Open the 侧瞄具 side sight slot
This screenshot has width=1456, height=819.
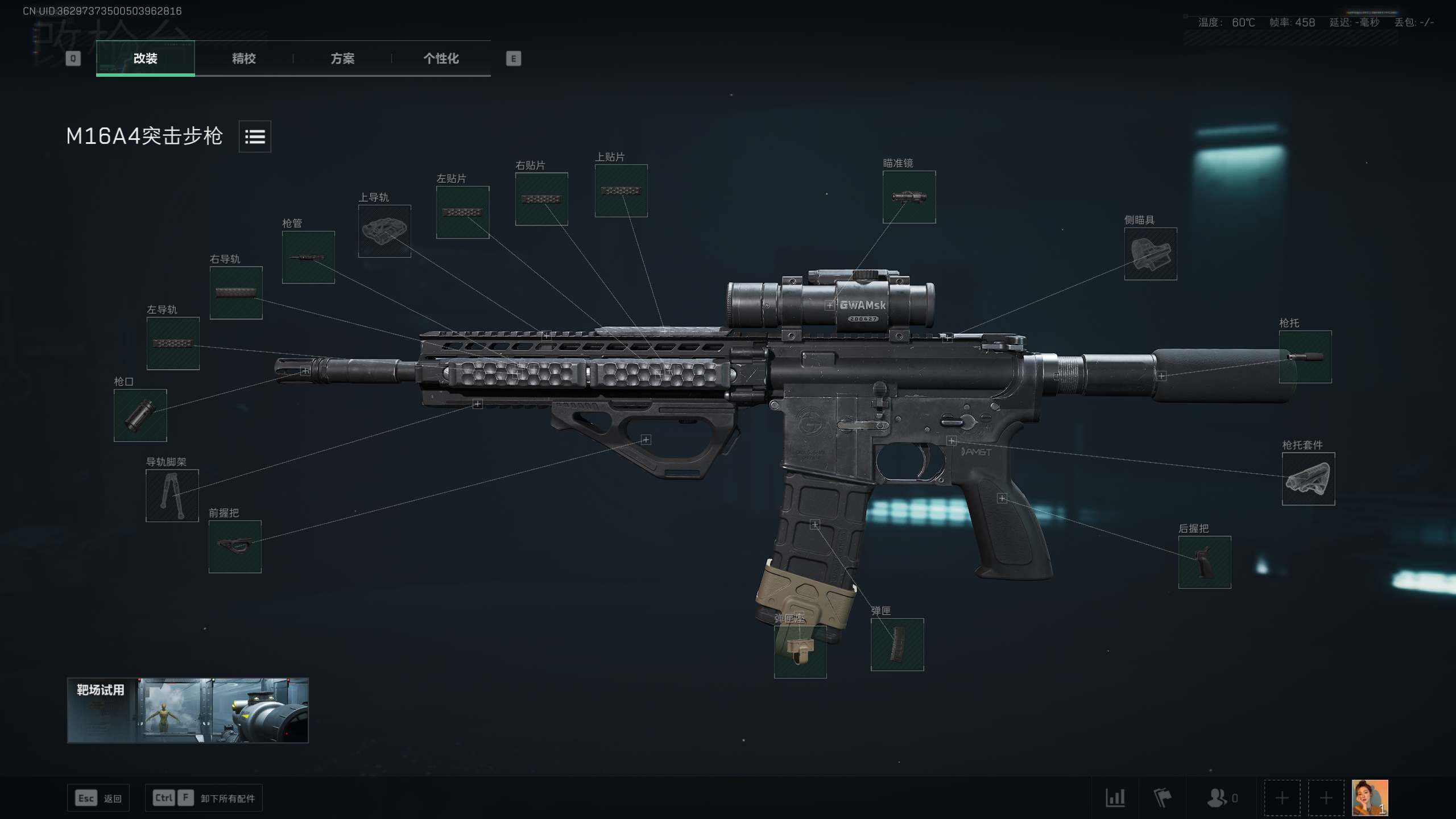click(1150, 254)
